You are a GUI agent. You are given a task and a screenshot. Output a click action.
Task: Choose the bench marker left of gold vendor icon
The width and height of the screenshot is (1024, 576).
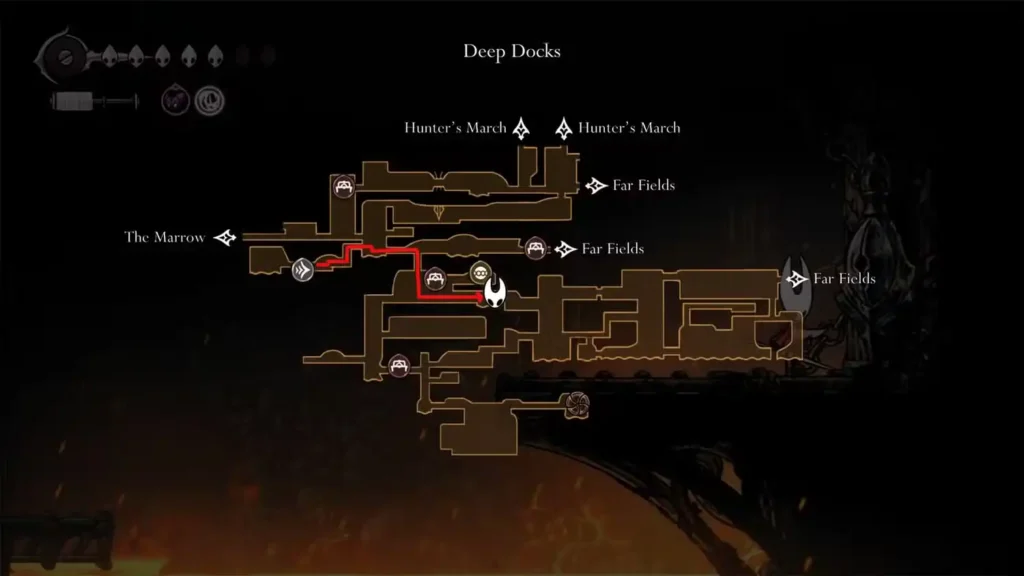[436, 279]
